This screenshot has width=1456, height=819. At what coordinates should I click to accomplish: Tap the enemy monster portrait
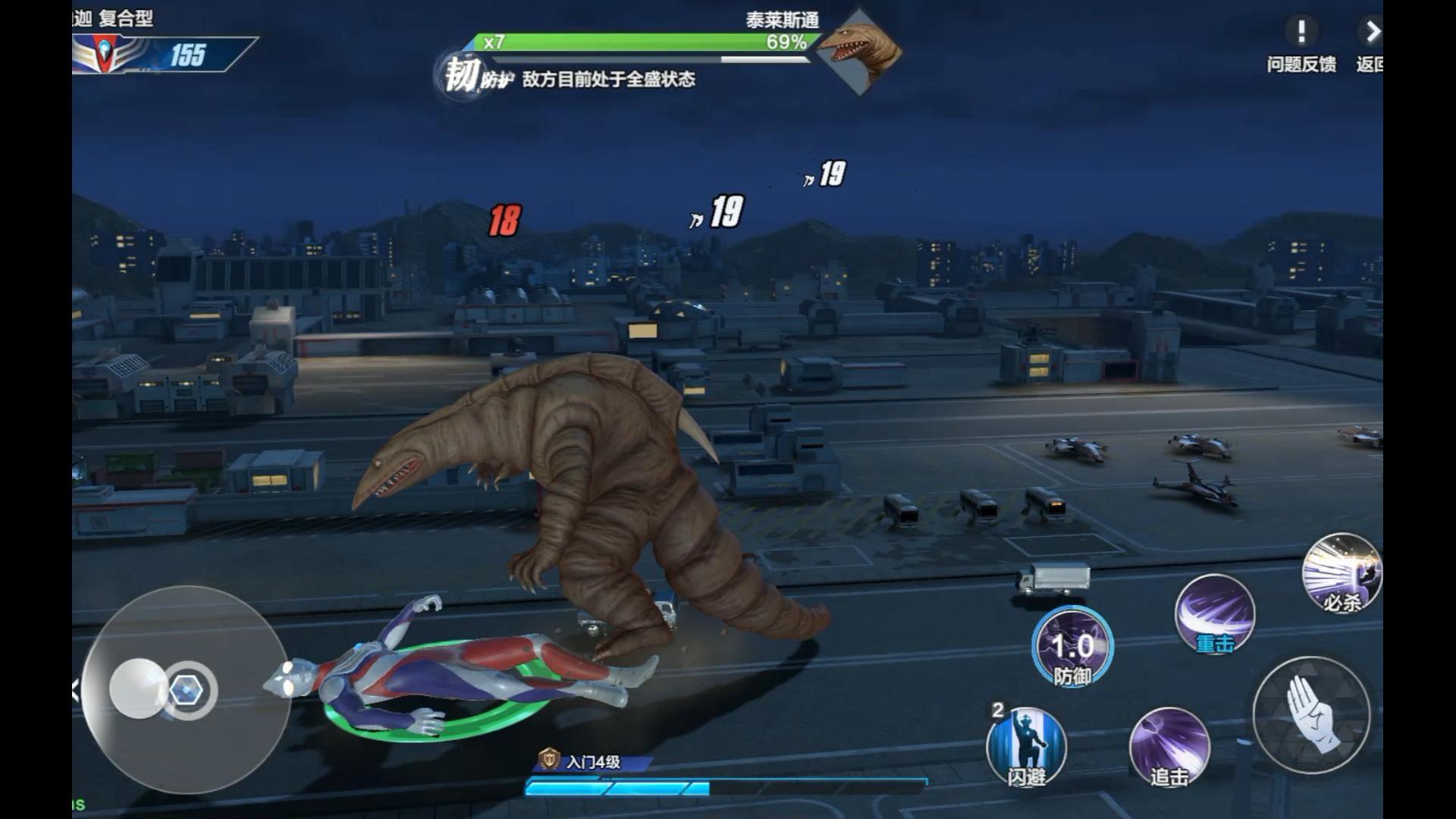click(x=859, y=52)
